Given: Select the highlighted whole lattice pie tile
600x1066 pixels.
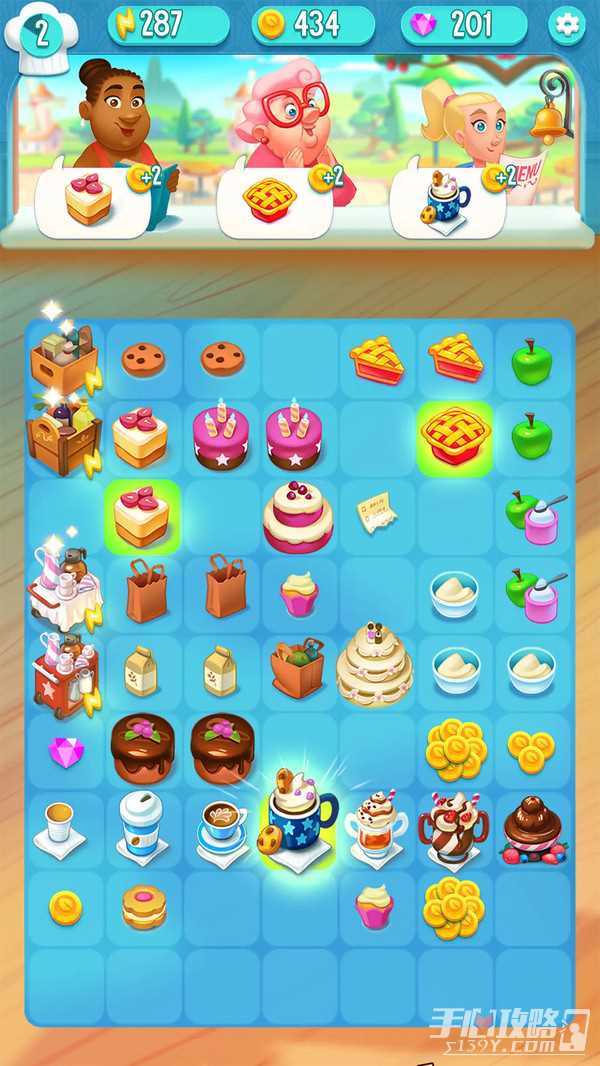Looking at the screenshot, I should pos(455,437).
